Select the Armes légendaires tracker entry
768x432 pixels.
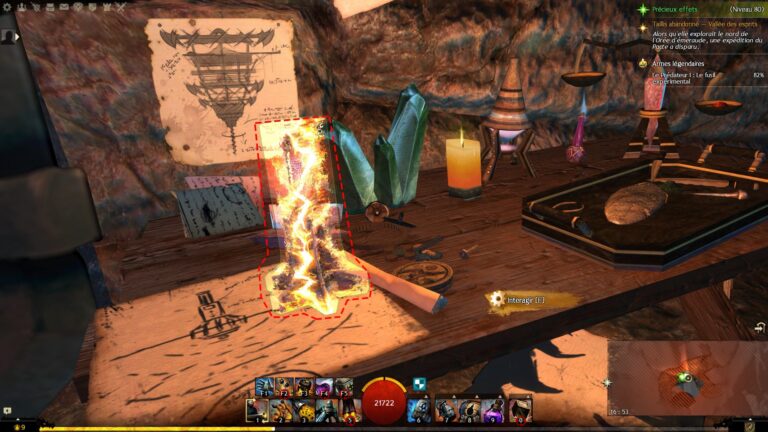coord(678,62)
